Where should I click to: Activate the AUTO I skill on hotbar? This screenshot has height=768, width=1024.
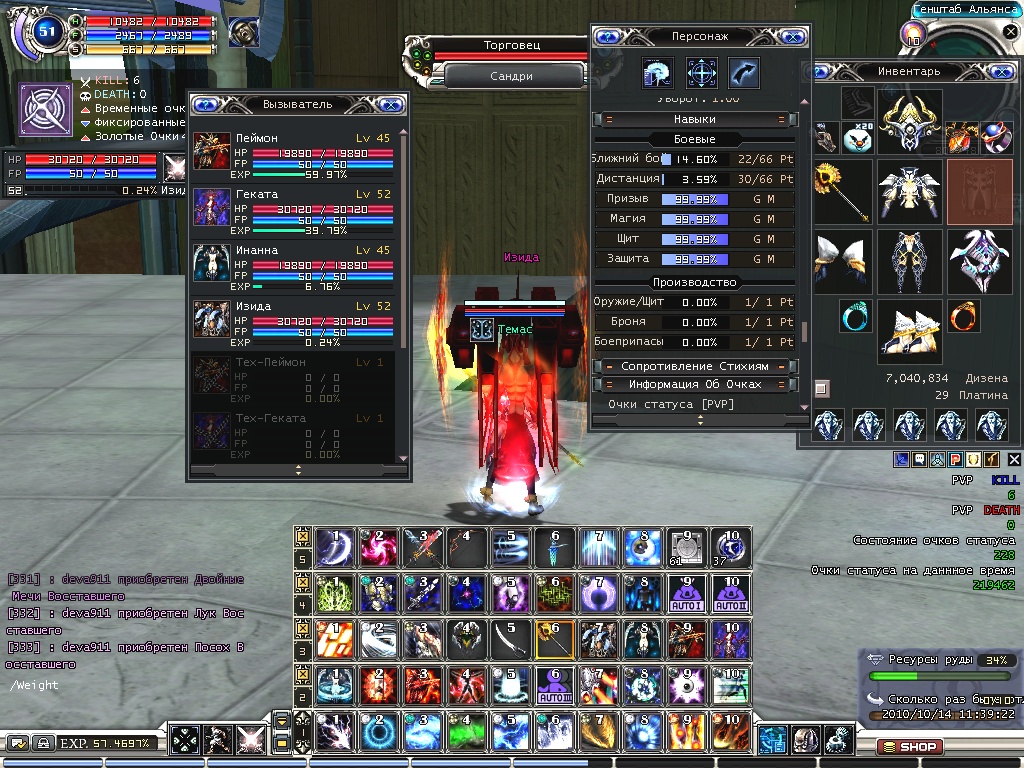pos(686,593)
